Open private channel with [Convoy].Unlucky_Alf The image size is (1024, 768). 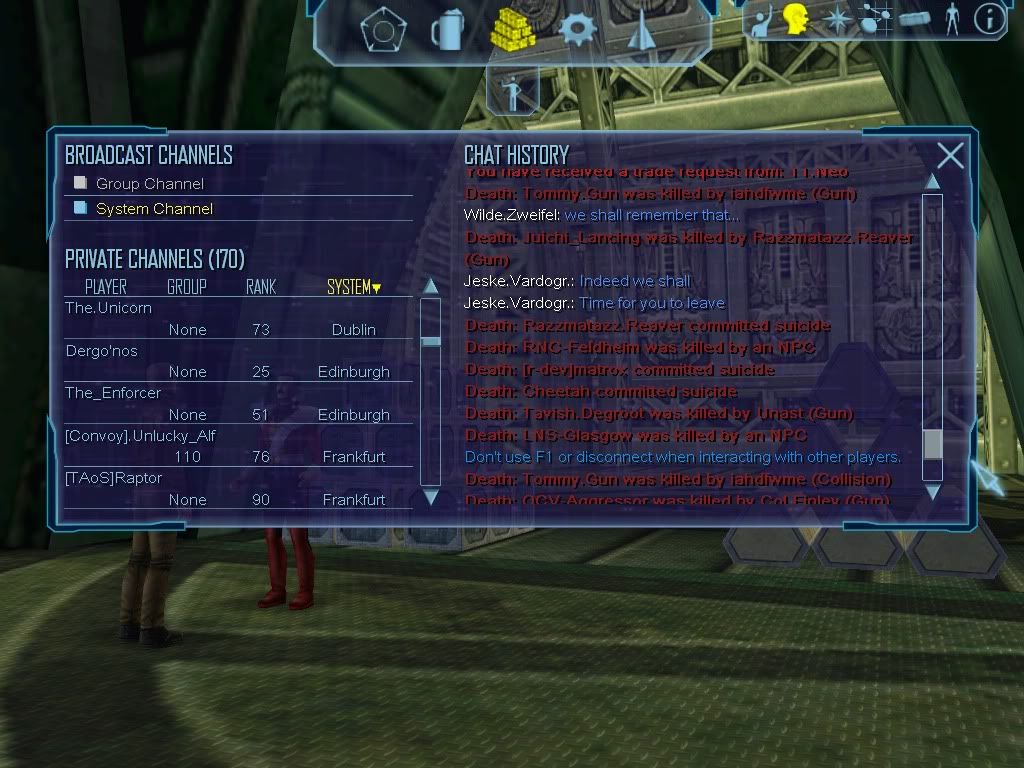tap(140, 436)
